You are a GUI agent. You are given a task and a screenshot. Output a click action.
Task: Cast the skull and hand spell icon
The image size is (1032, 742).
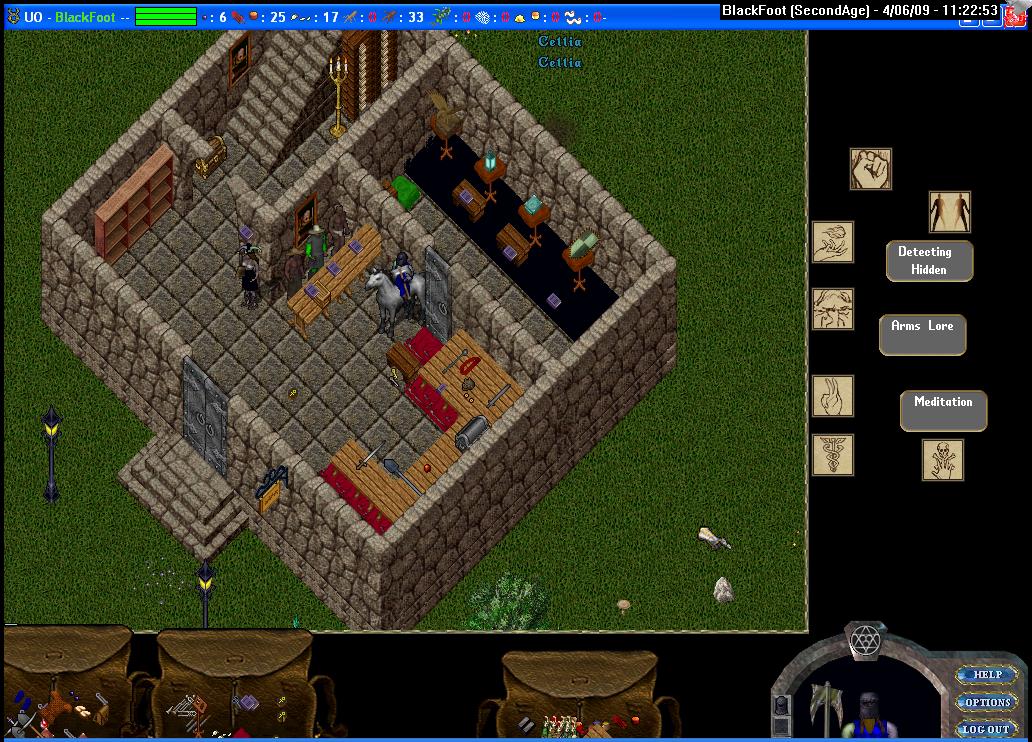[942, 460]
